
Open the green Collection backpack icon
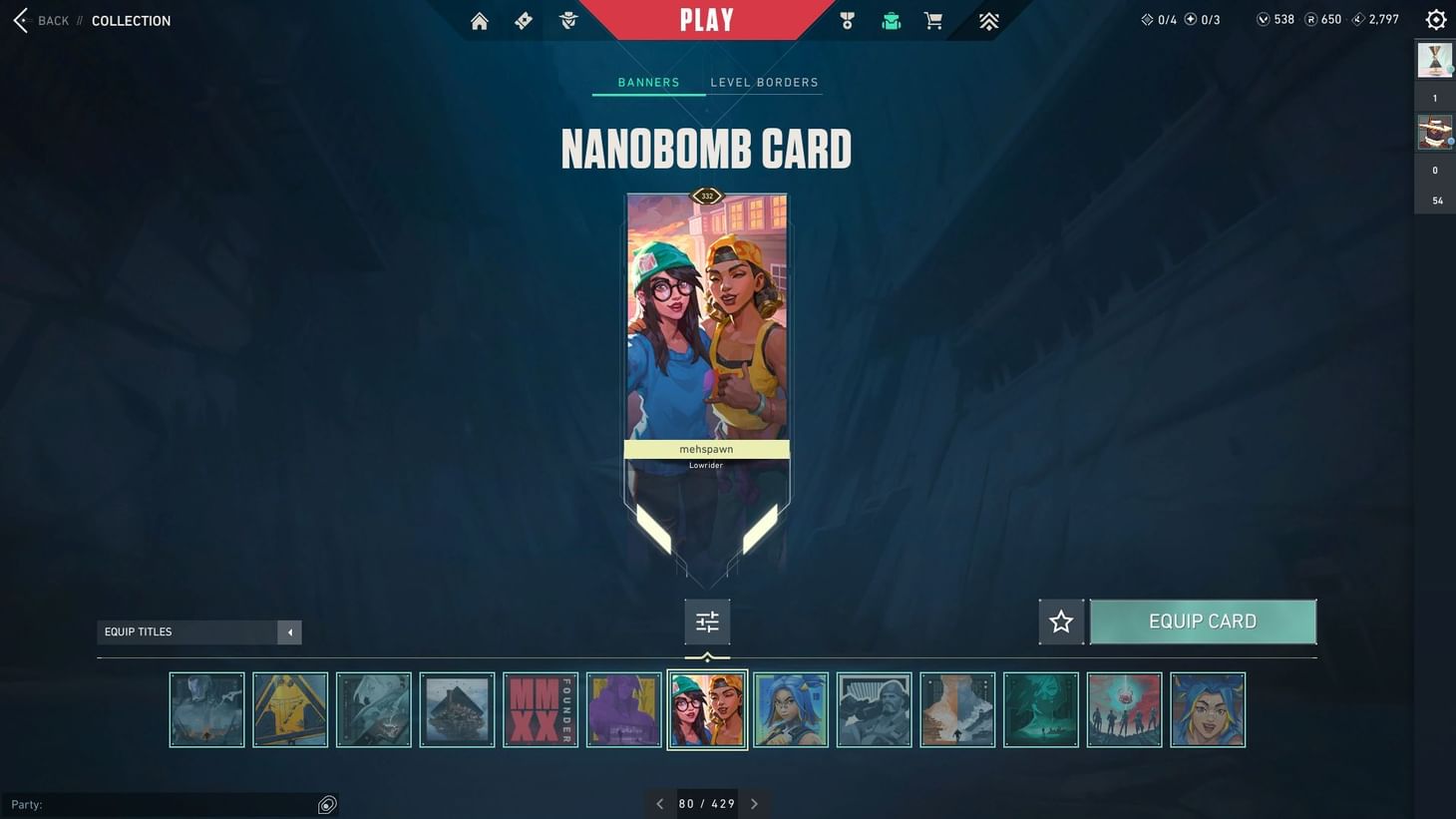(x=891, y=20)
